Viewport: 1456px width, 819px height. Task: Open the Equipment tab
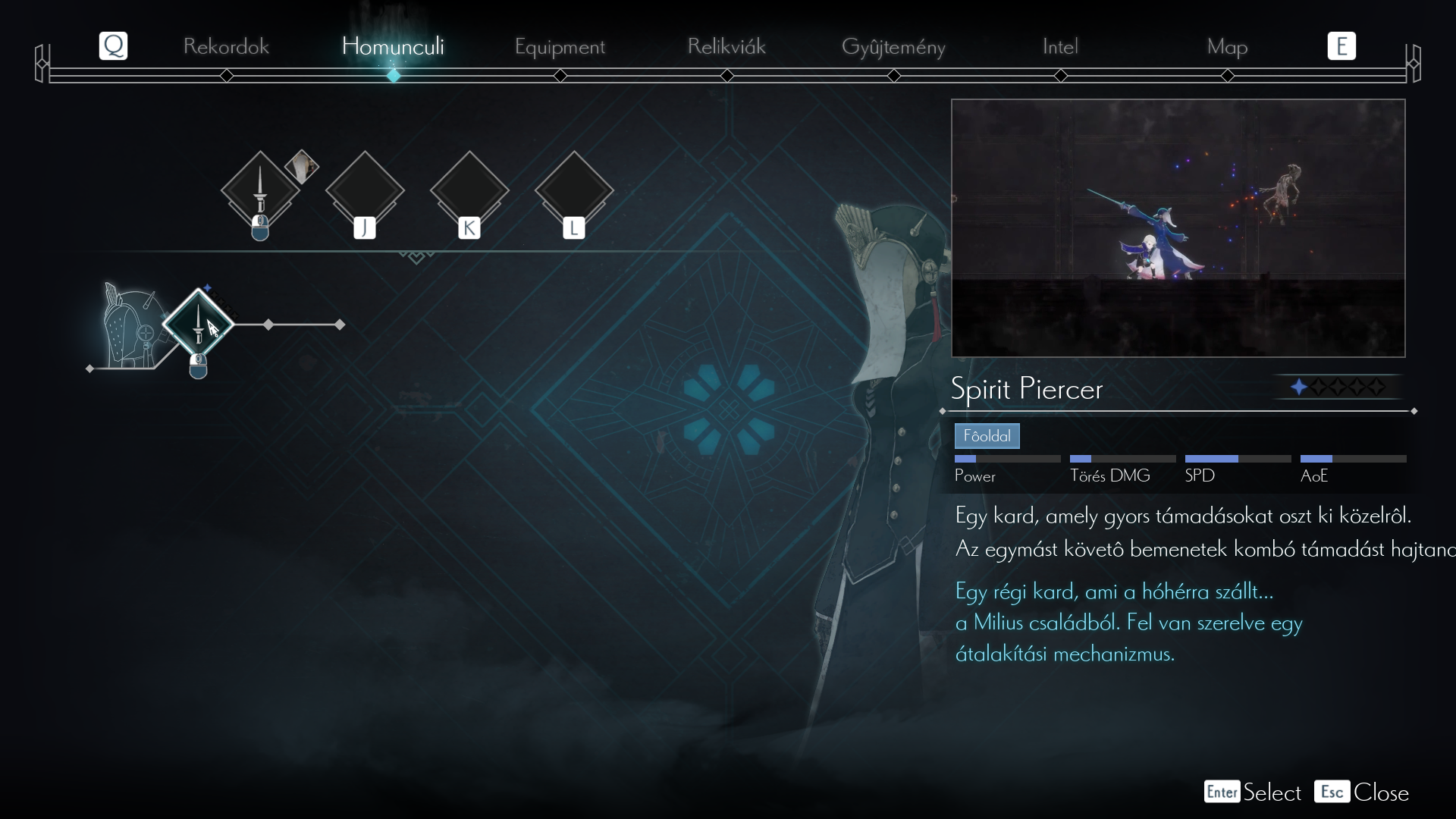(x=560, y=46)
